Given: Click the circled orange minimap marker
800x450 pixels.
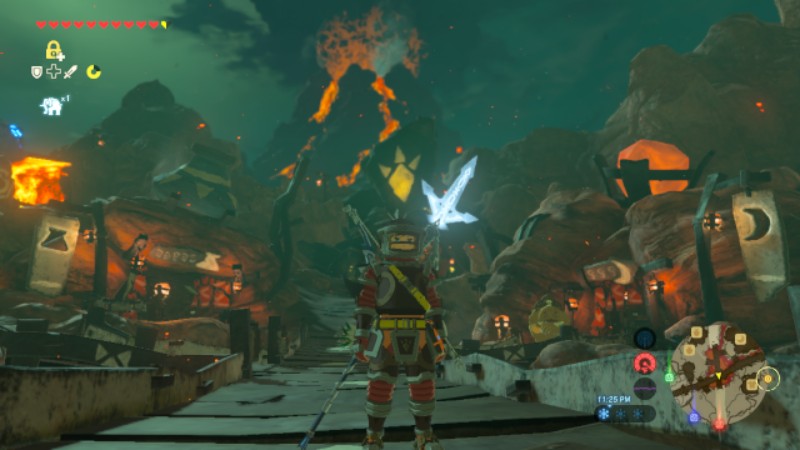Looking at the screenshot, I should pos(767,378).
